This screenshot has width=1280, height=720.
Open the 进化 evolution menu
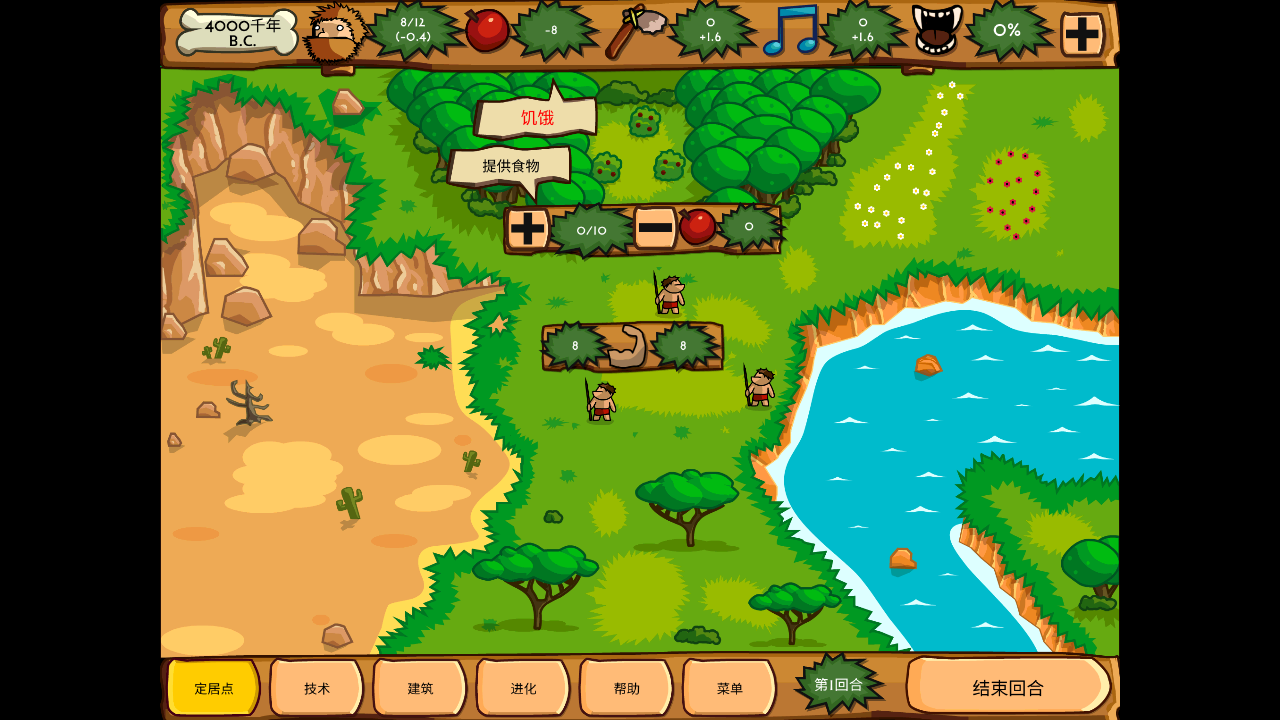tap(523, 688)
